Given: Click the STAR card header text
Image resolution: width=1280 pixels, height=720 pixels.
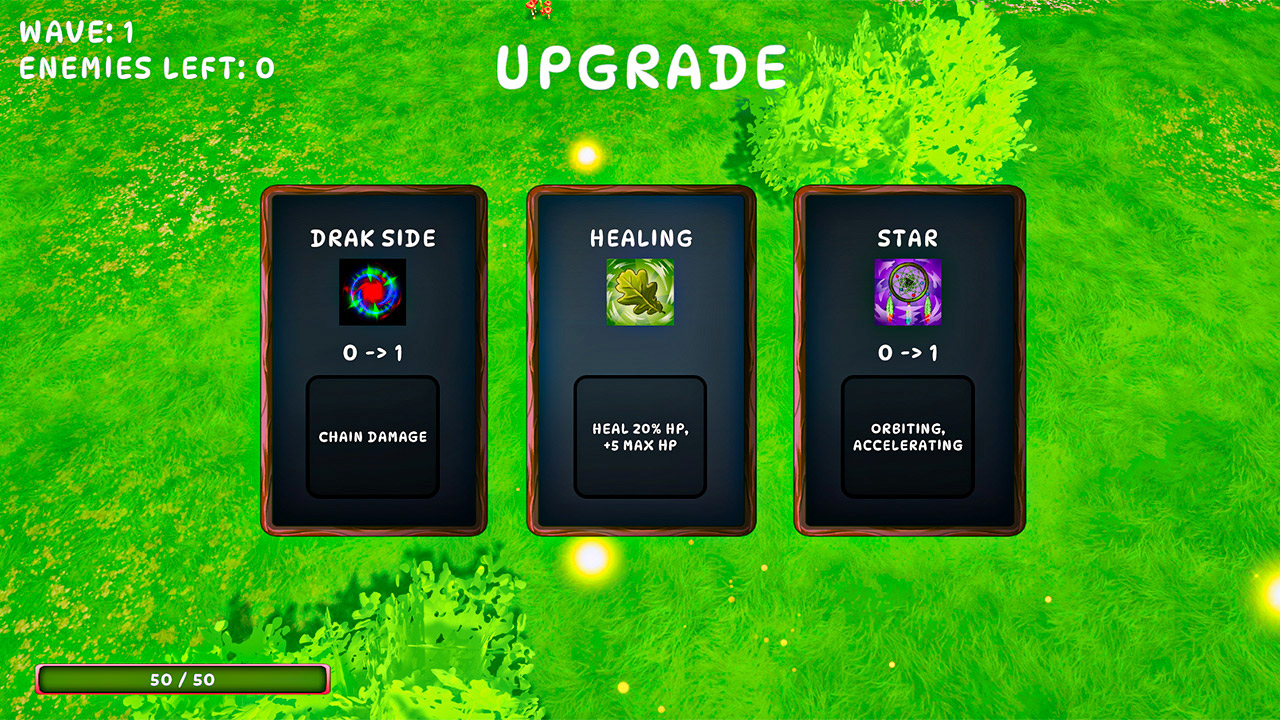Looking at the screenshot, I should click(x=908, y=239).
